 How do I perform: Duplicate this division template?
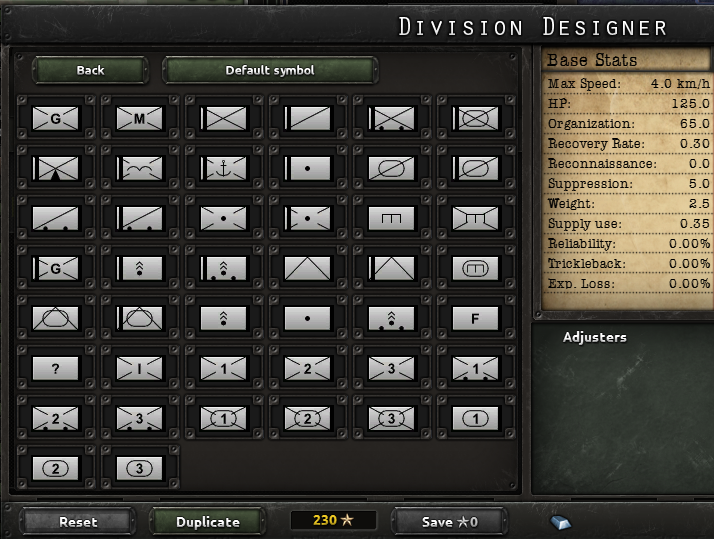(208, 521)
